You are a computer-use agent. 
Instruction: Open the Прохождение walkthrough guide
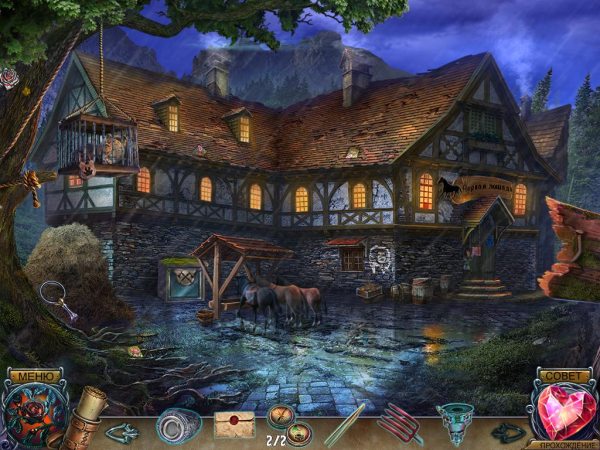(565, 443)
